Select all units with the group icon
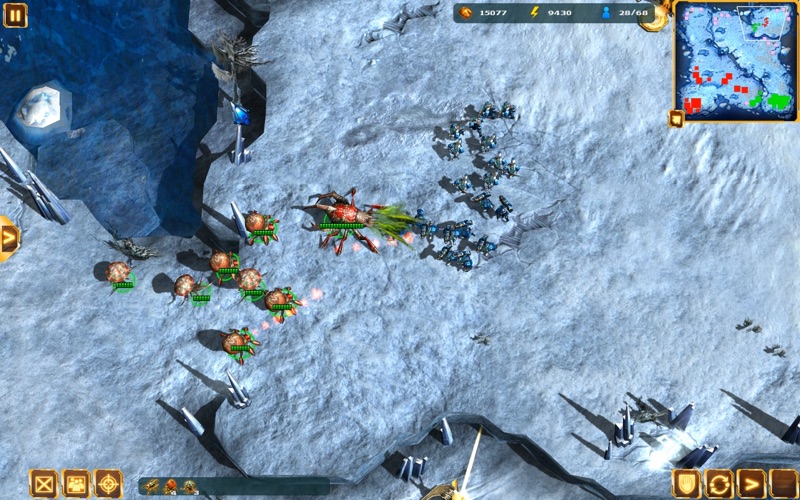The height and width of the screenshot is (500, 800). [x=76, y=484]
